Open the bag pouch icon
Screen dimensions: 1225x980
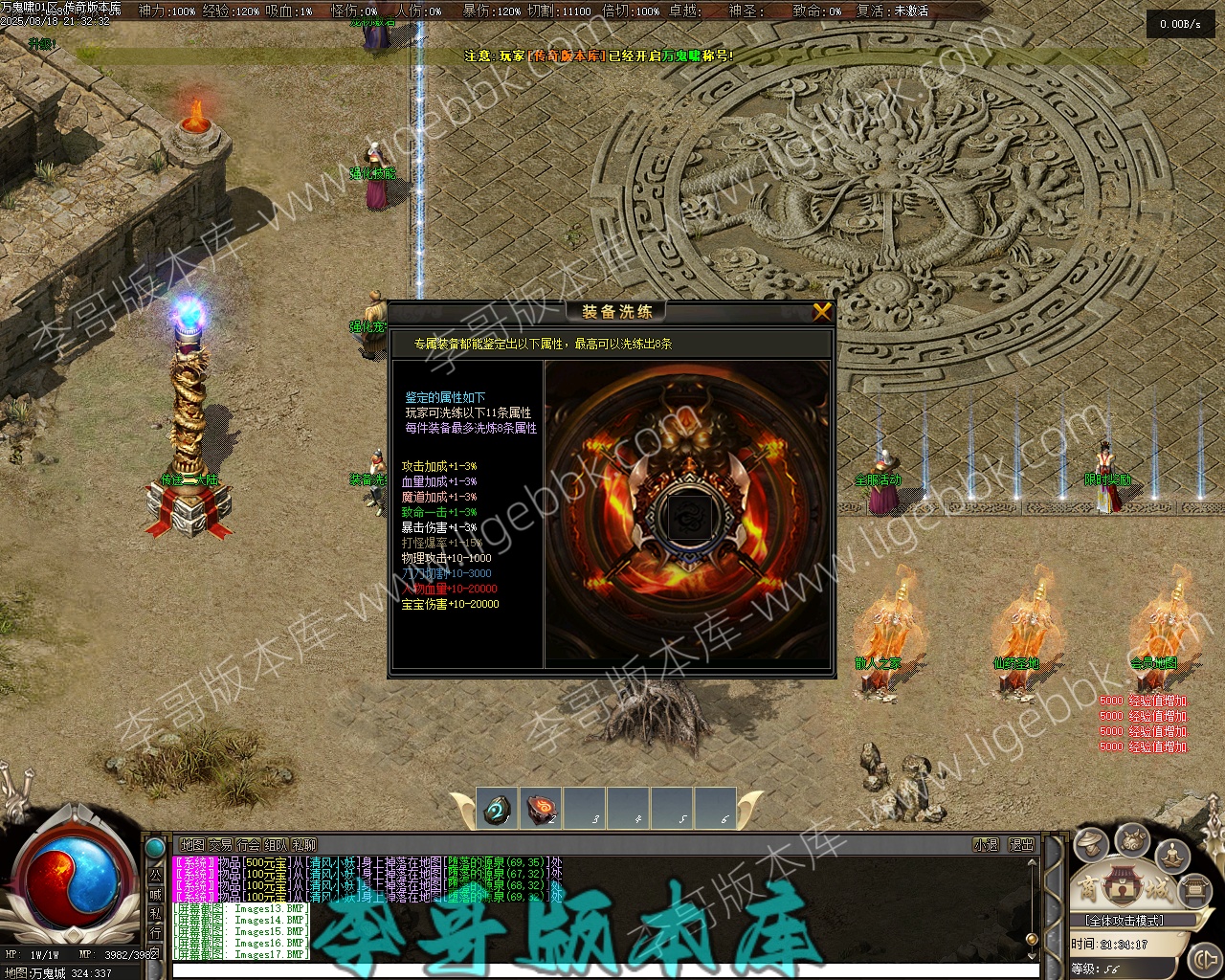pyautogui.click(x=1133, y=840)
